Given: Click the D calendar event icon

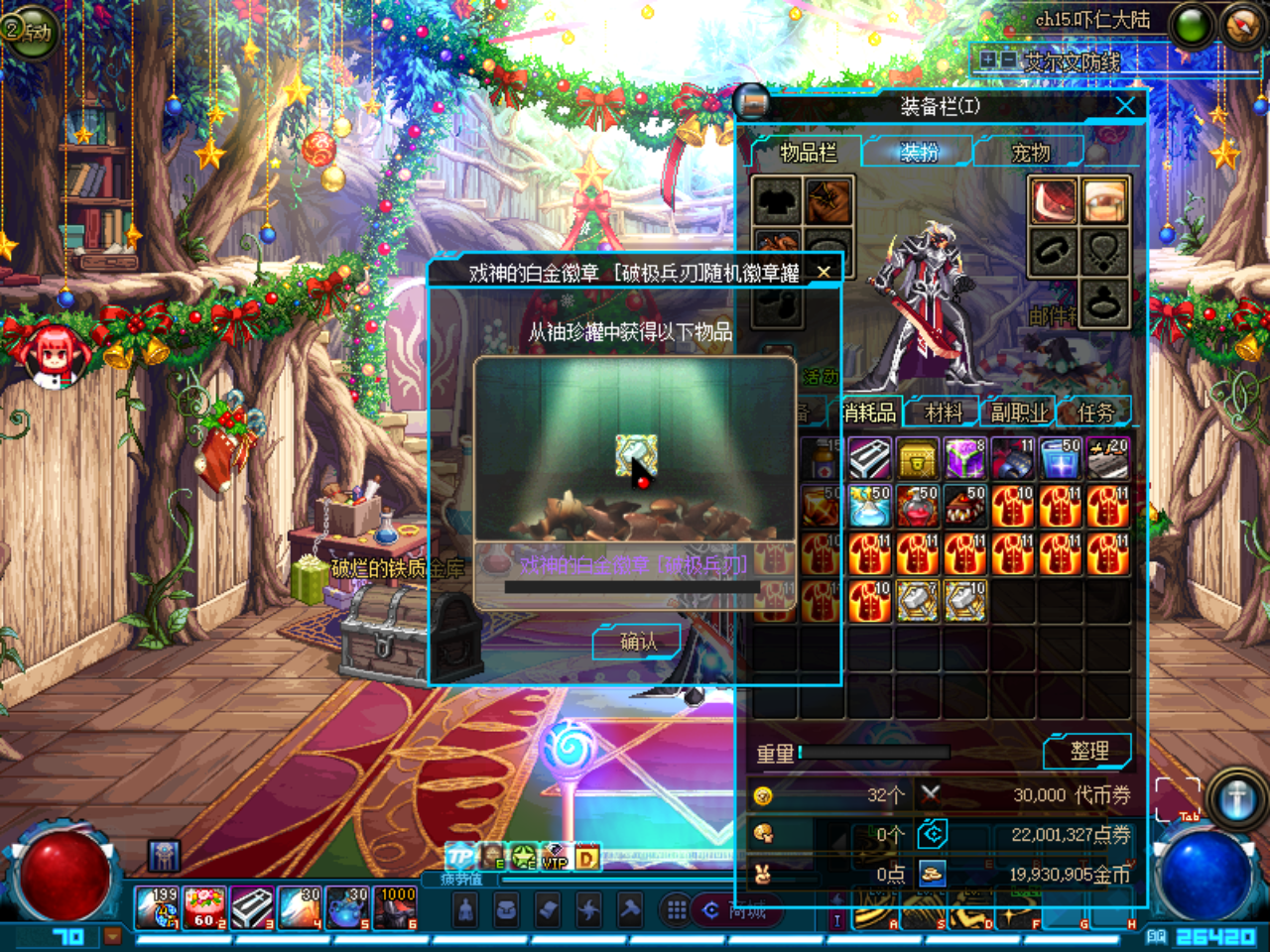Looking at the screenshot, I should pyautogui.click(x=585, y=859).
